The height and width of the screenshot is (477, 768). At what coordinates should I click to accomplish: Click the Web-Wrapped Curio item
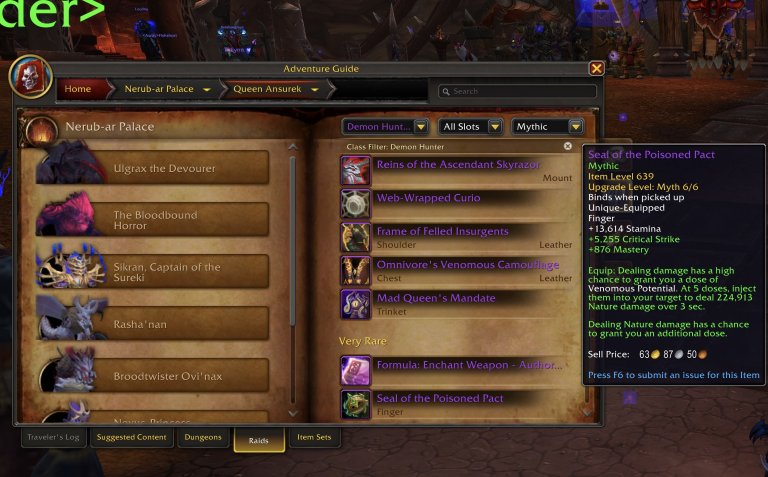click(x=428, y=199)
